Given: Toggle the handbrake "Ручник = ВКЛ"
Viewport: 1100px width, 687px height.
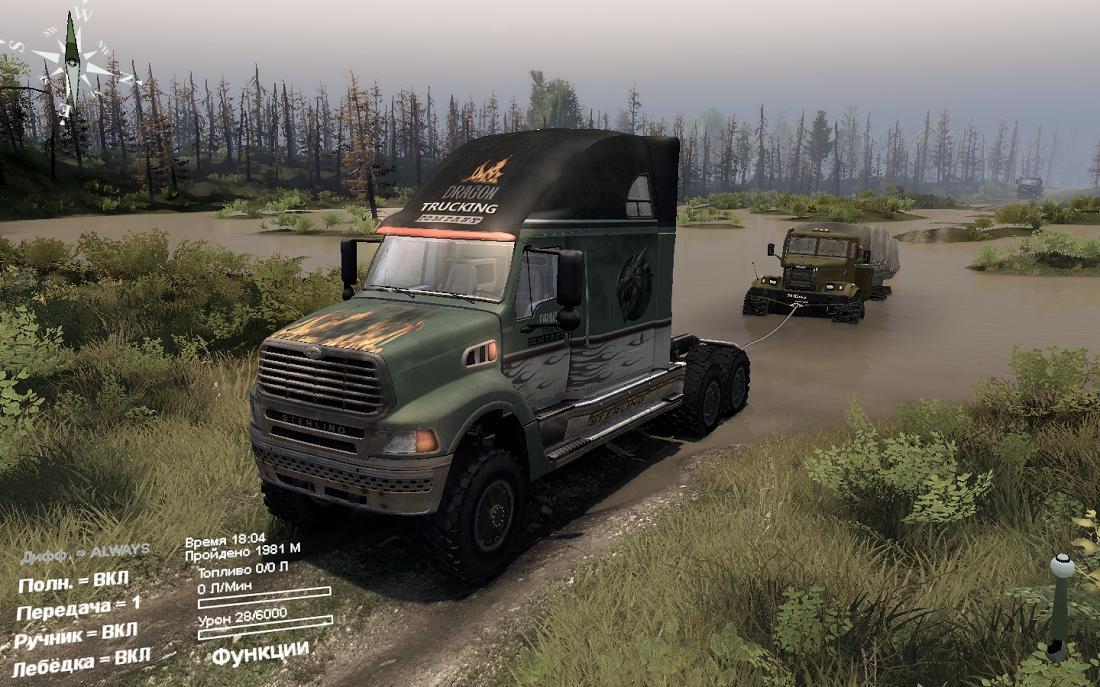Looking at the screenshot, I should [x=76, y=634].
